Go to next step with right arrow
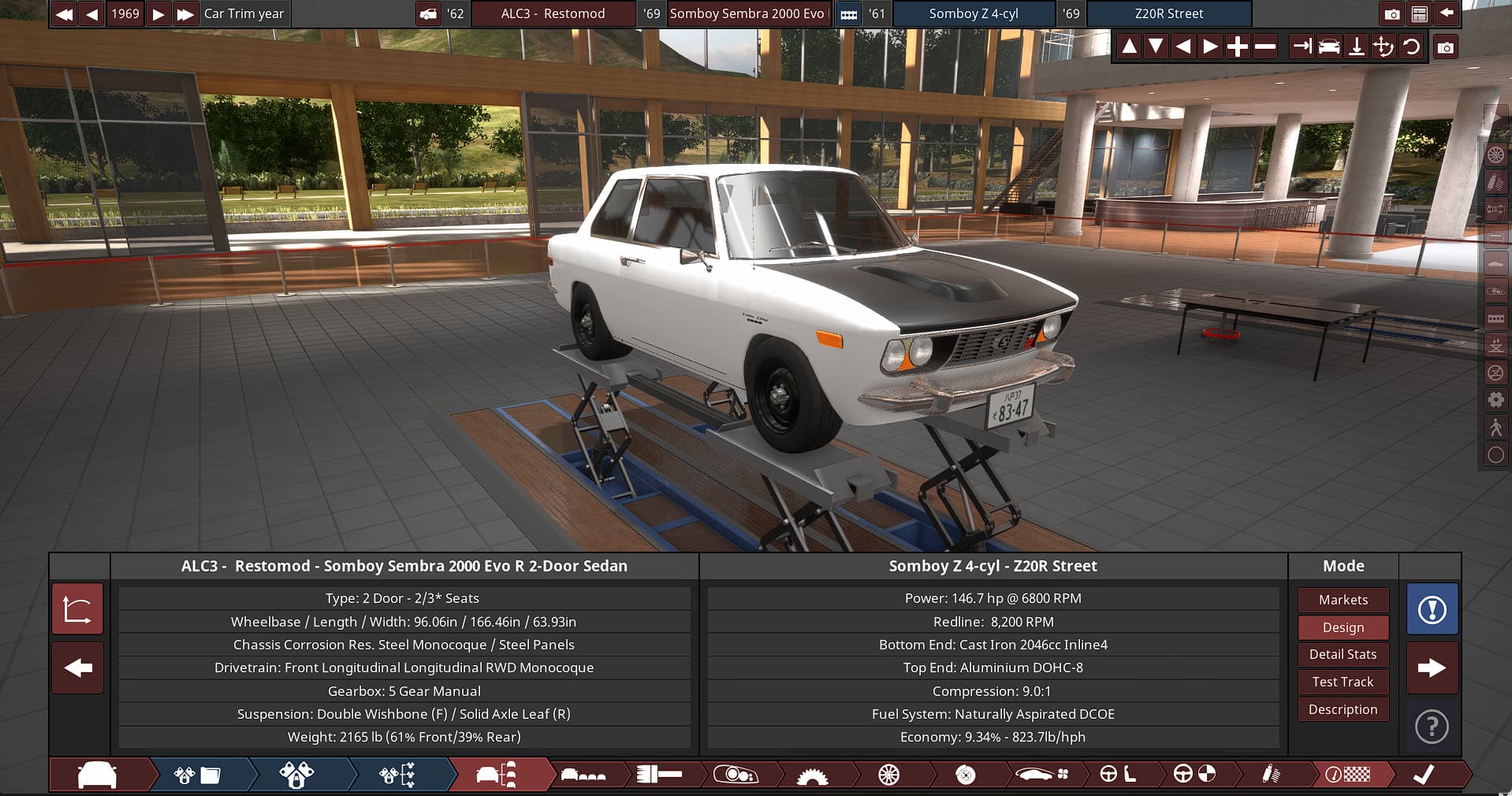The height and width of the screenshot is (796, 1512). [1432, 668]
